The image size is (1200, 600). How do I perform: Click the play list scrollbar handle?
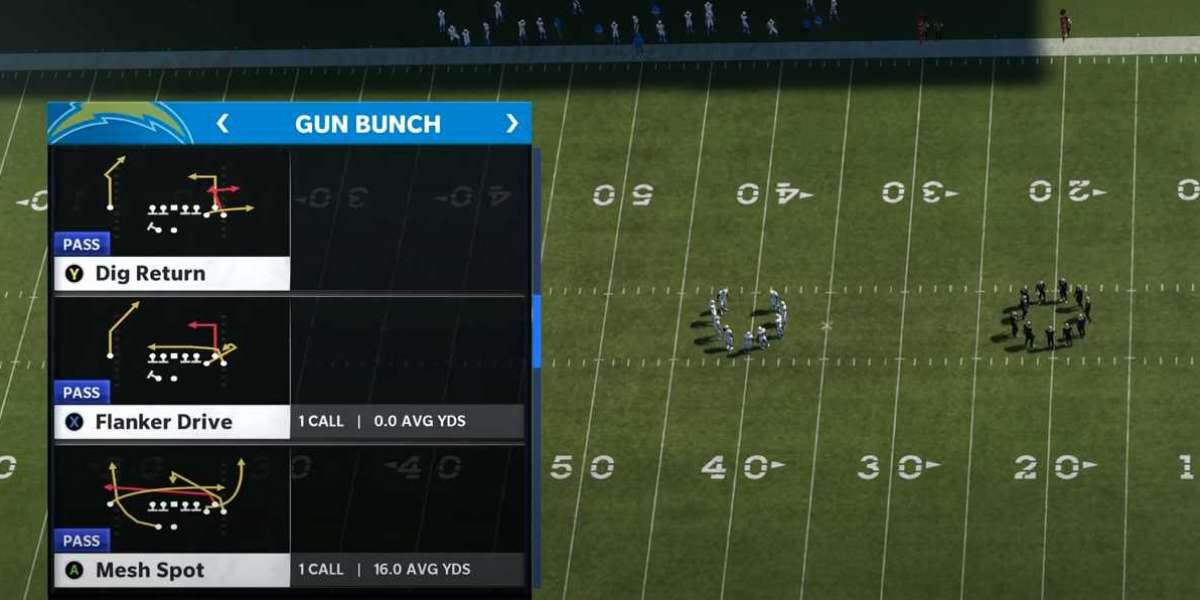pyautogui.click(x=536, y=331)
